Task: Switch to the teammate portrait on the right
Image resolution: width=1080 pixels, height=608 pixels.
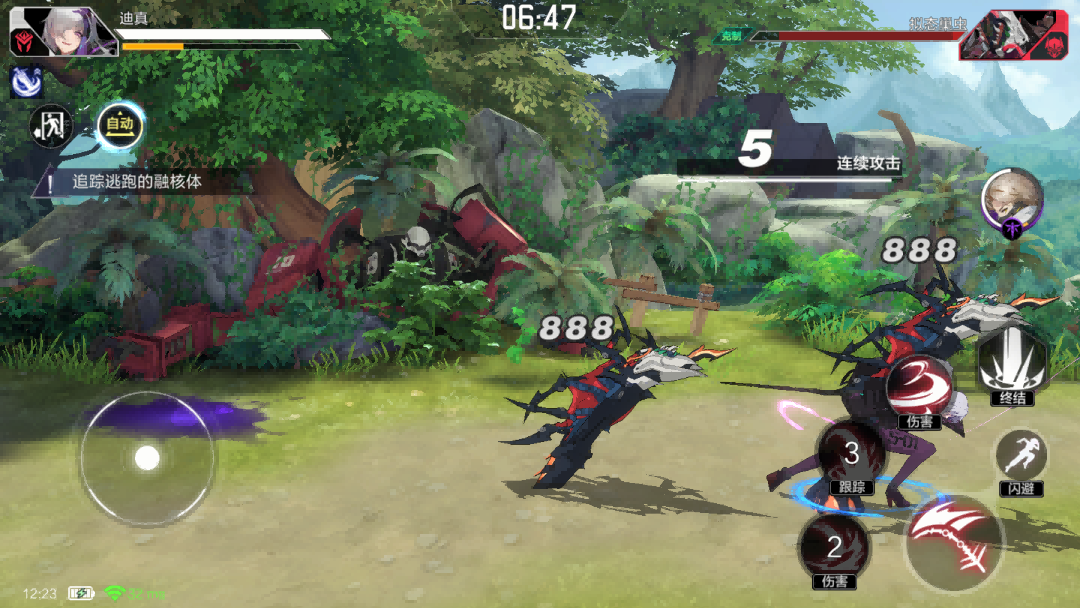Action: (x=1012, y=201)
